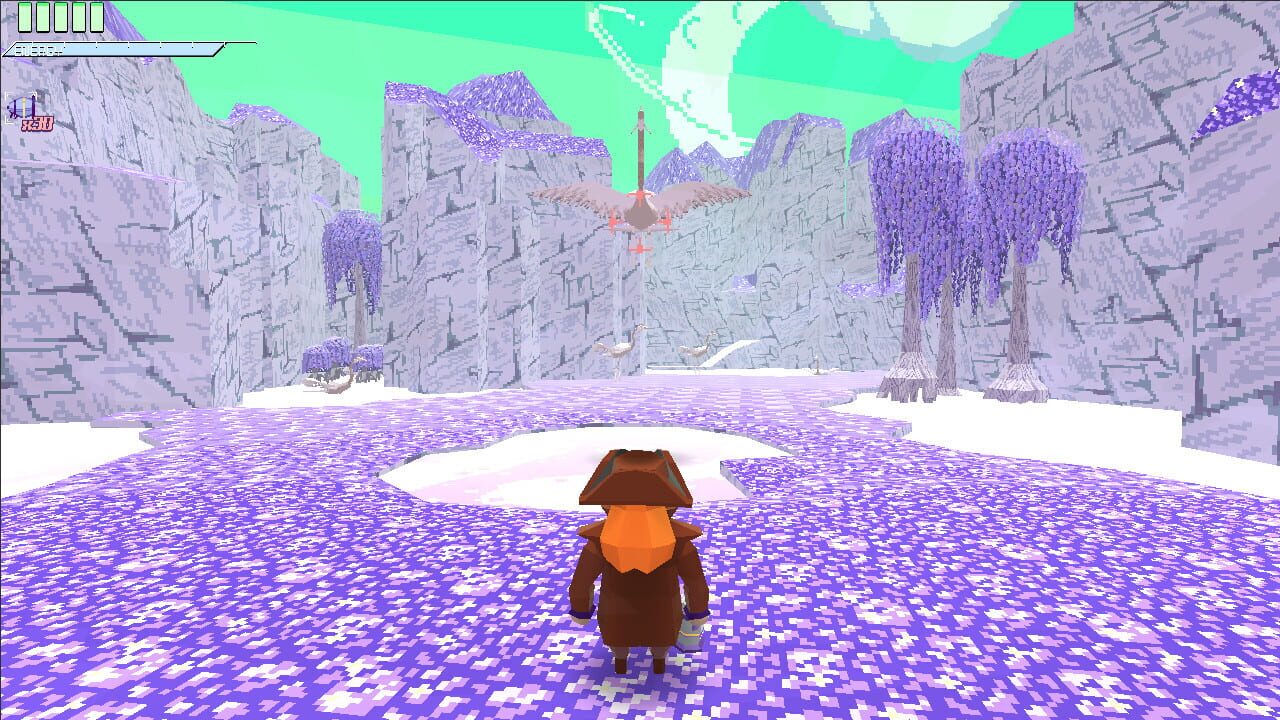This screenshot has height=720, width=1280.
Task: Click the last green health segment
Action: [x=96, y=17]
